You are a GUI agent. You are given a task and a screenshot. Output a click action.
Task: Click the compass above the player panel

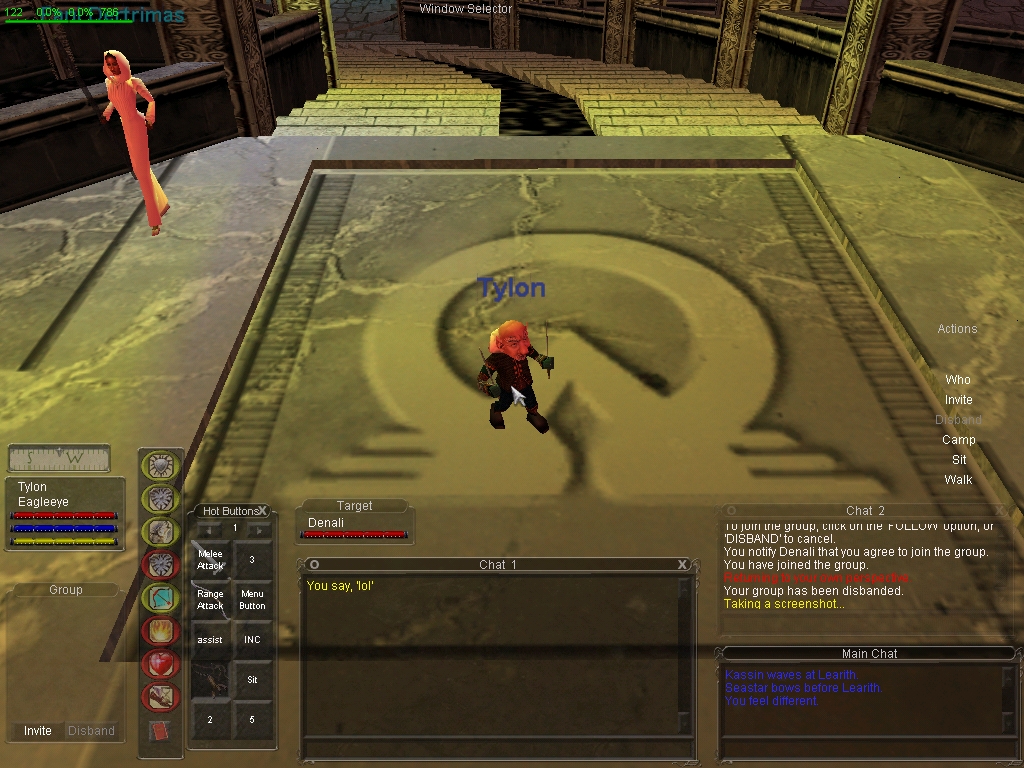59,459
